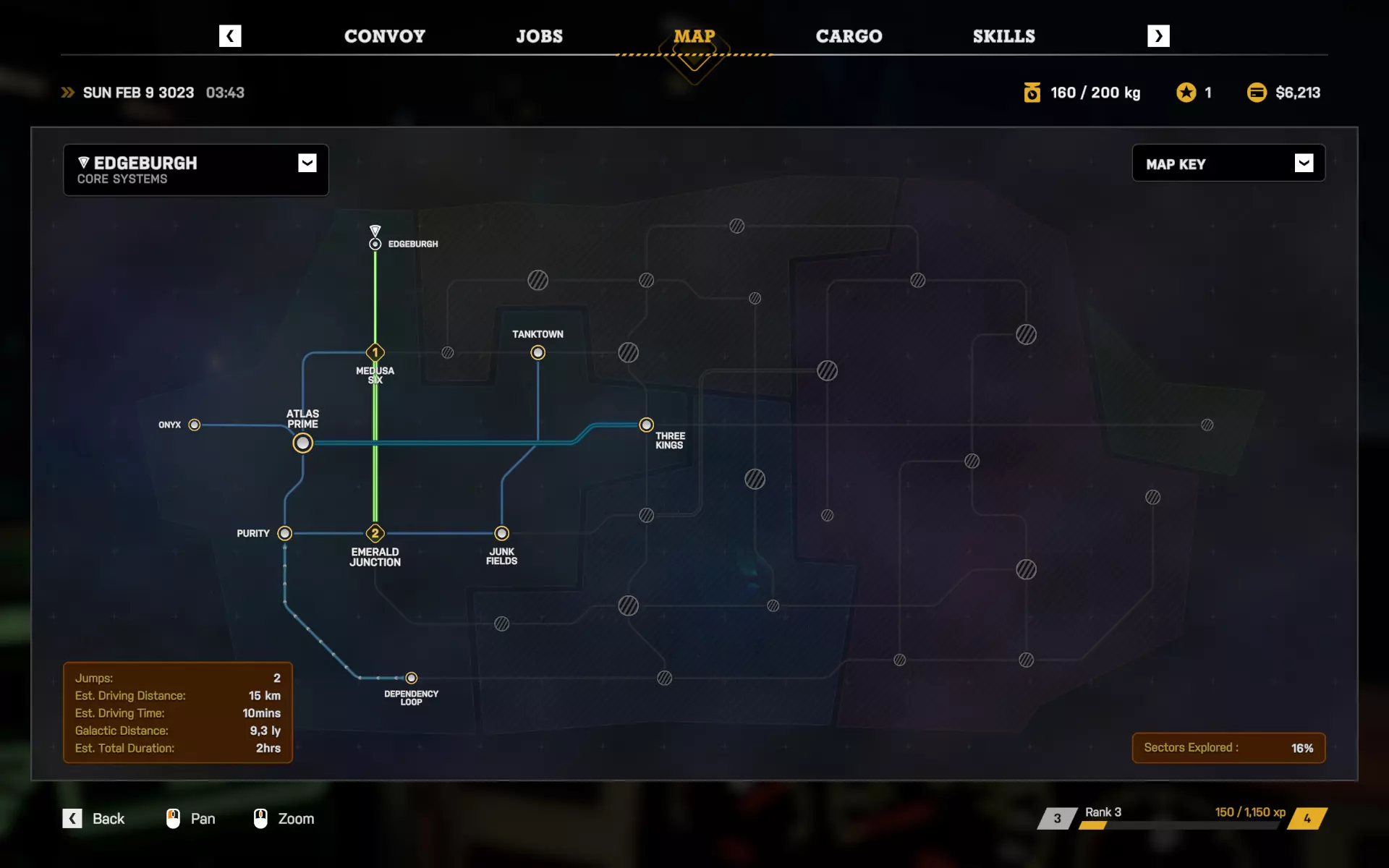Image resolution: width=1389 pixels, height=868 pixels.
Task: Pick the Emerald Junction waypoint marker
Action: 375,533
